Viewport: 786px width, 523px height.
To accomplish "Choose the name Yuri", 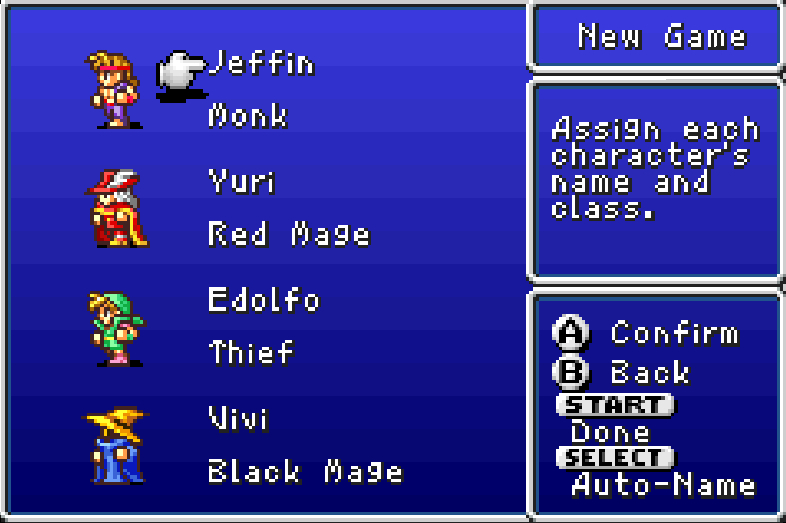I will point(242,182).
